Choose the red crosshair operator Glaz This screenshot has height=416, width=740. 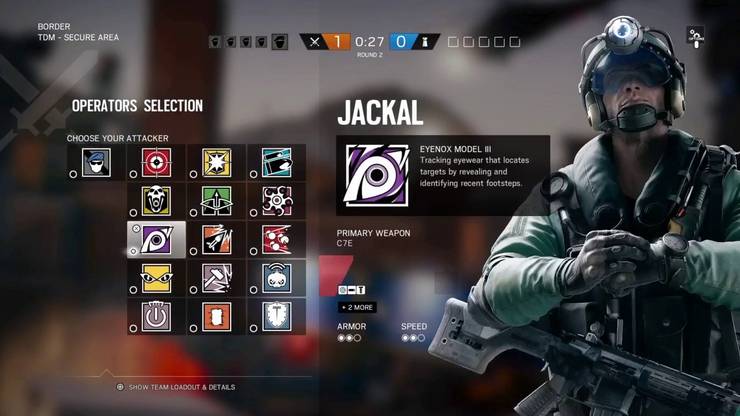(156, 162)
